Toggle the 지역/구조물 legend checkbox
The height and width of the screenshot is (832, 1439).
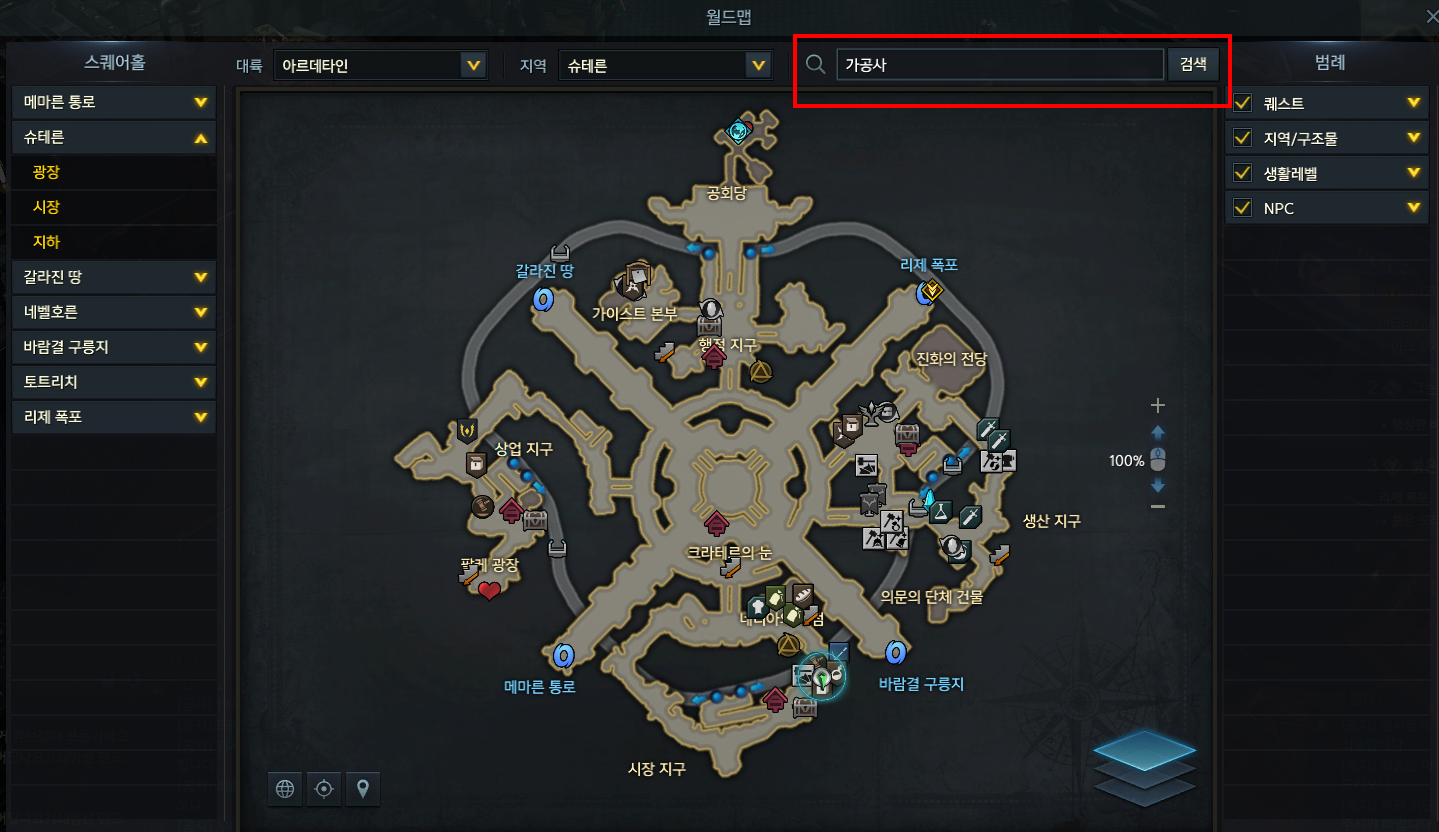click(x=1243, y=138)
